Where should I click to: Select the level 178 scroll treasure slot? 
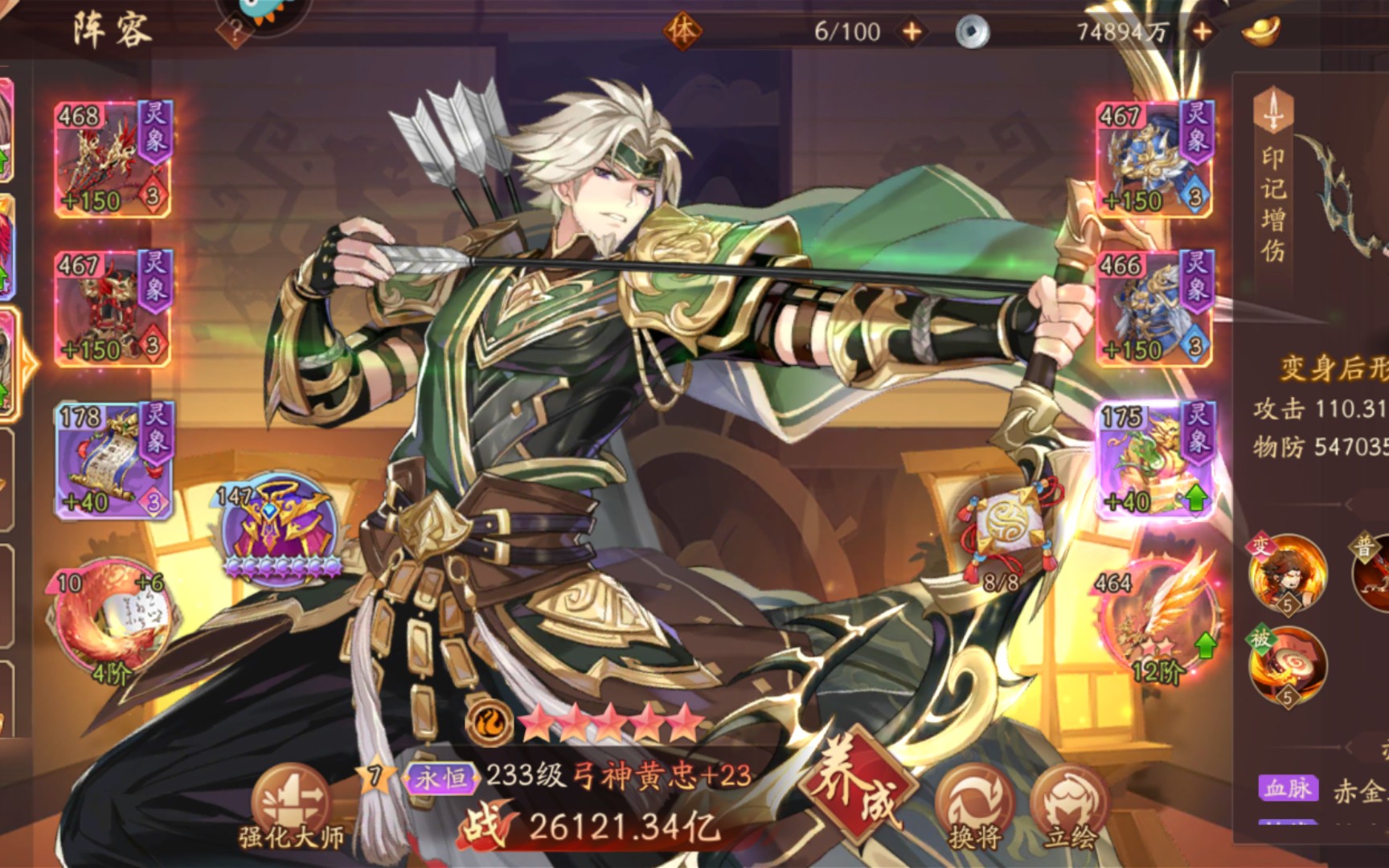tap(113, 460)
